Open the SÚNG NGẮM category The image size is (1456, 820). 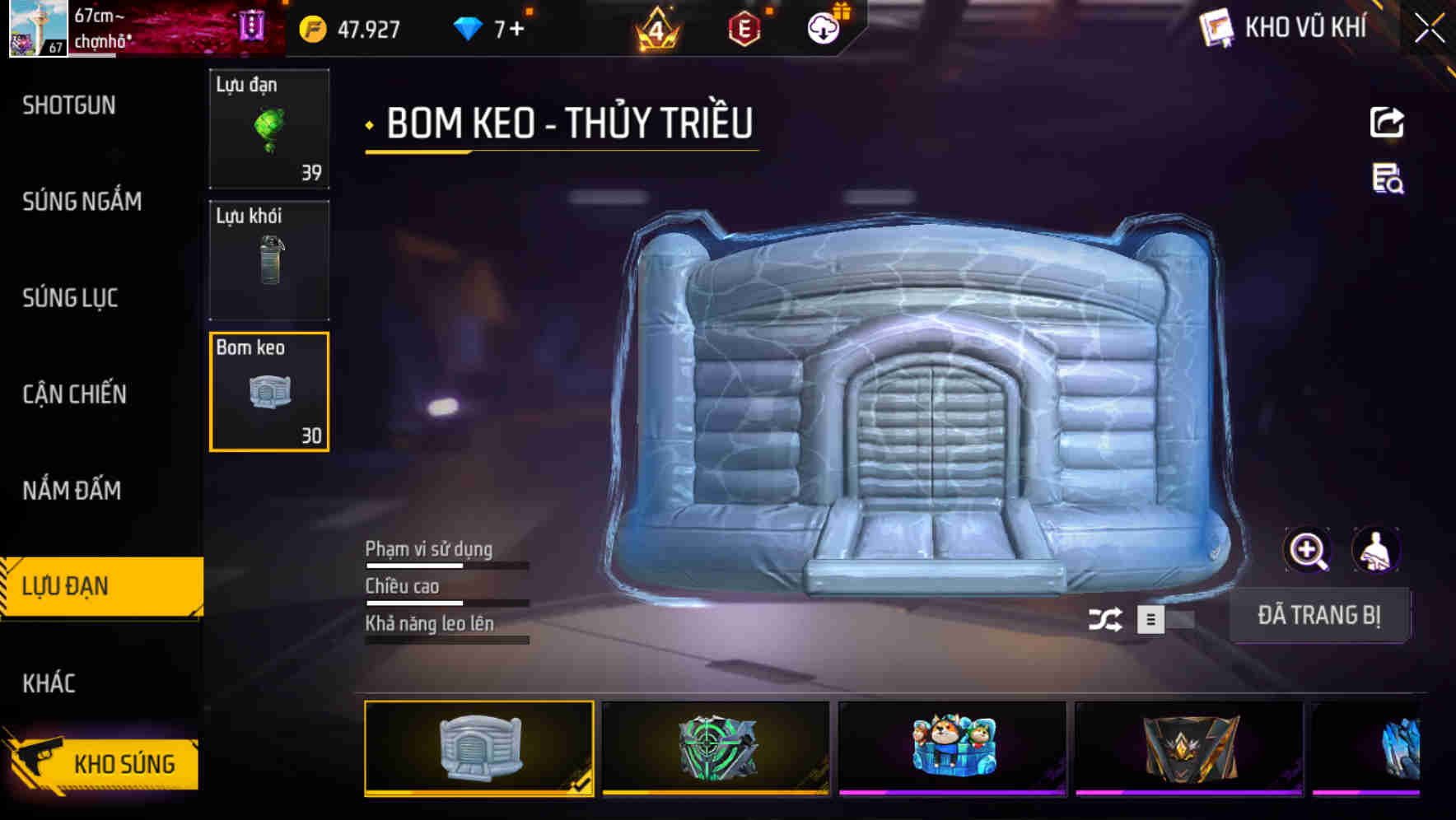pos(82,202)
